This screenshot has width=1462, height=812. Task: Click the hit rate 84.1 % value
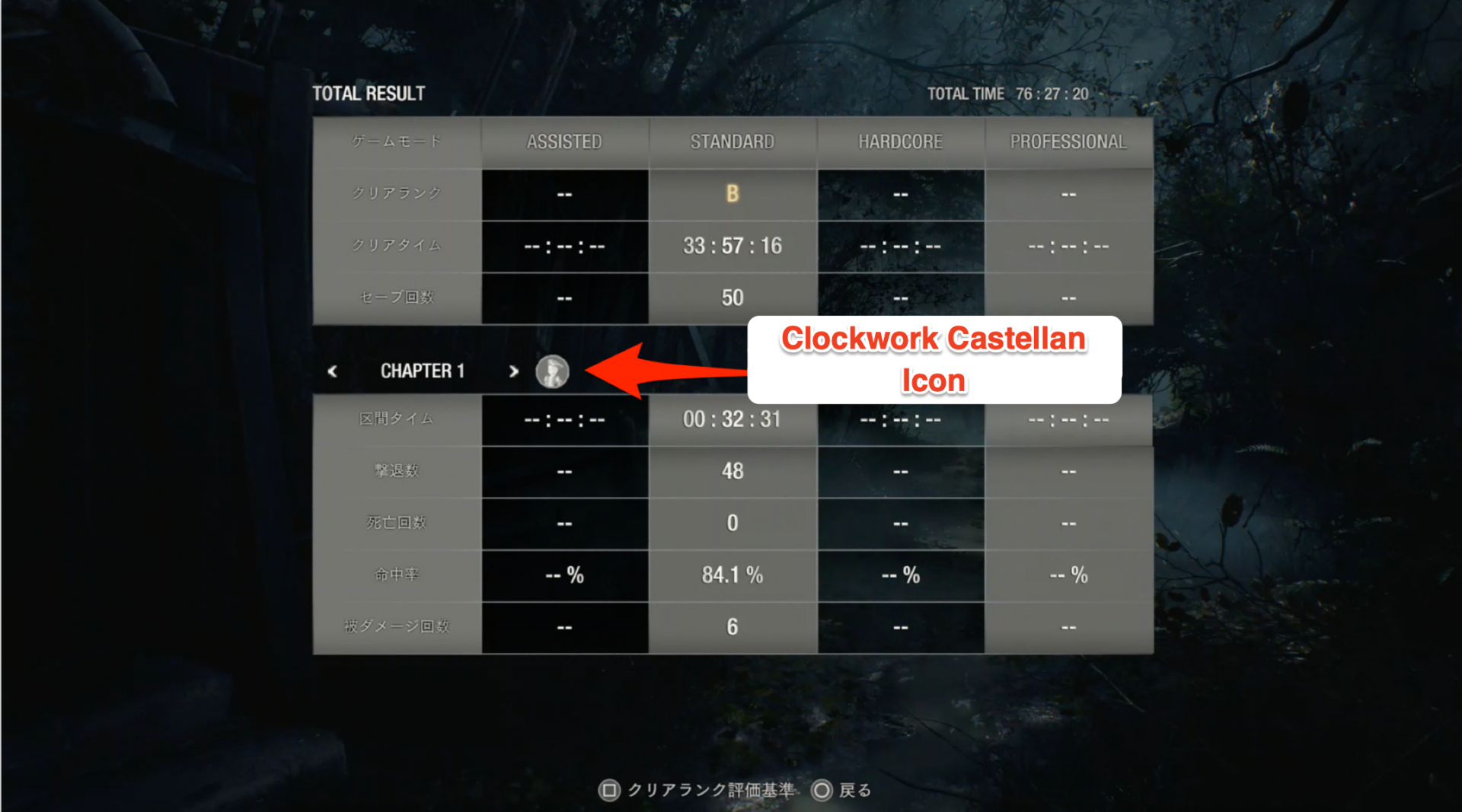coord(732,575)
